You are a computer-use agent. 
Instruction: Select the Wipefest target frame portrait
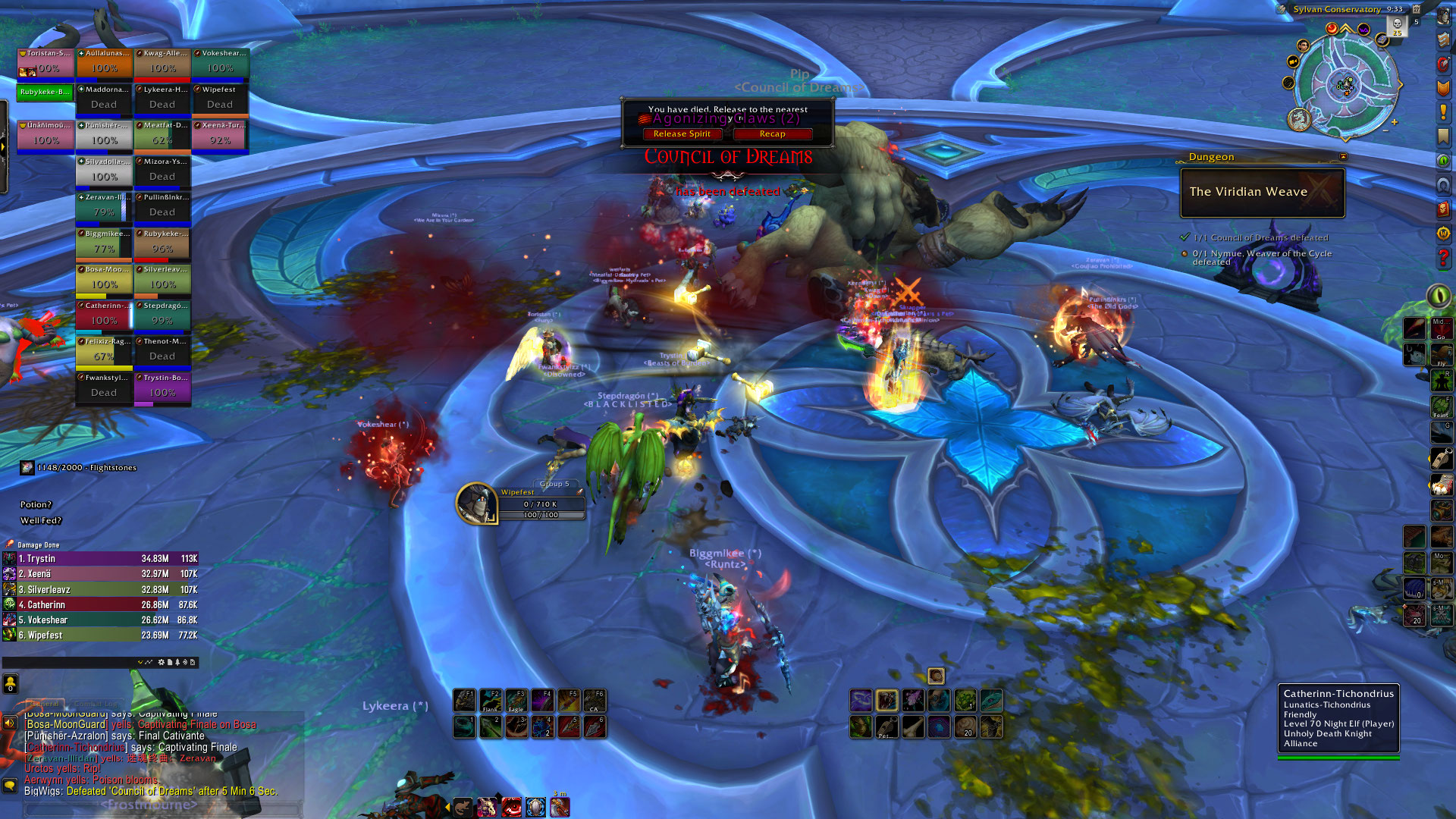(476, 504)
